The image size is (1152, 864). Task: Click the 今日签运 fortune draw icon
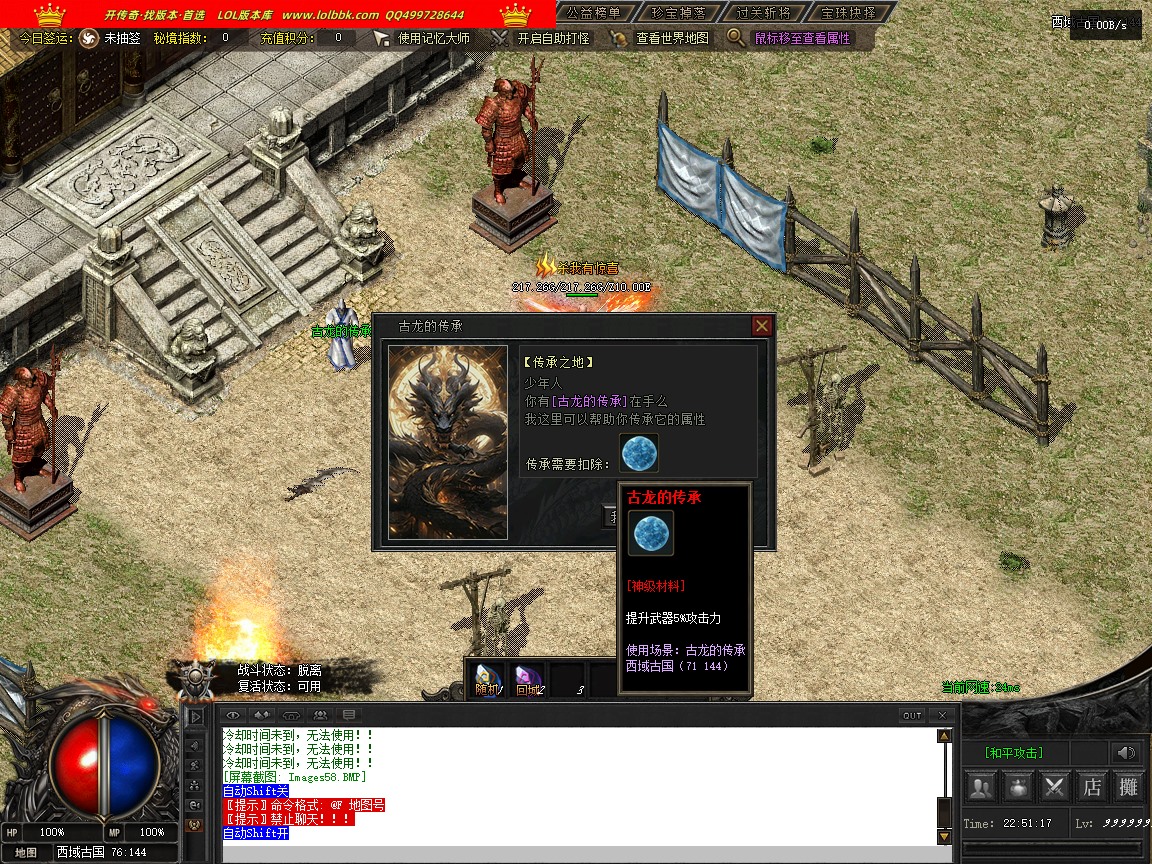point(89,38)
